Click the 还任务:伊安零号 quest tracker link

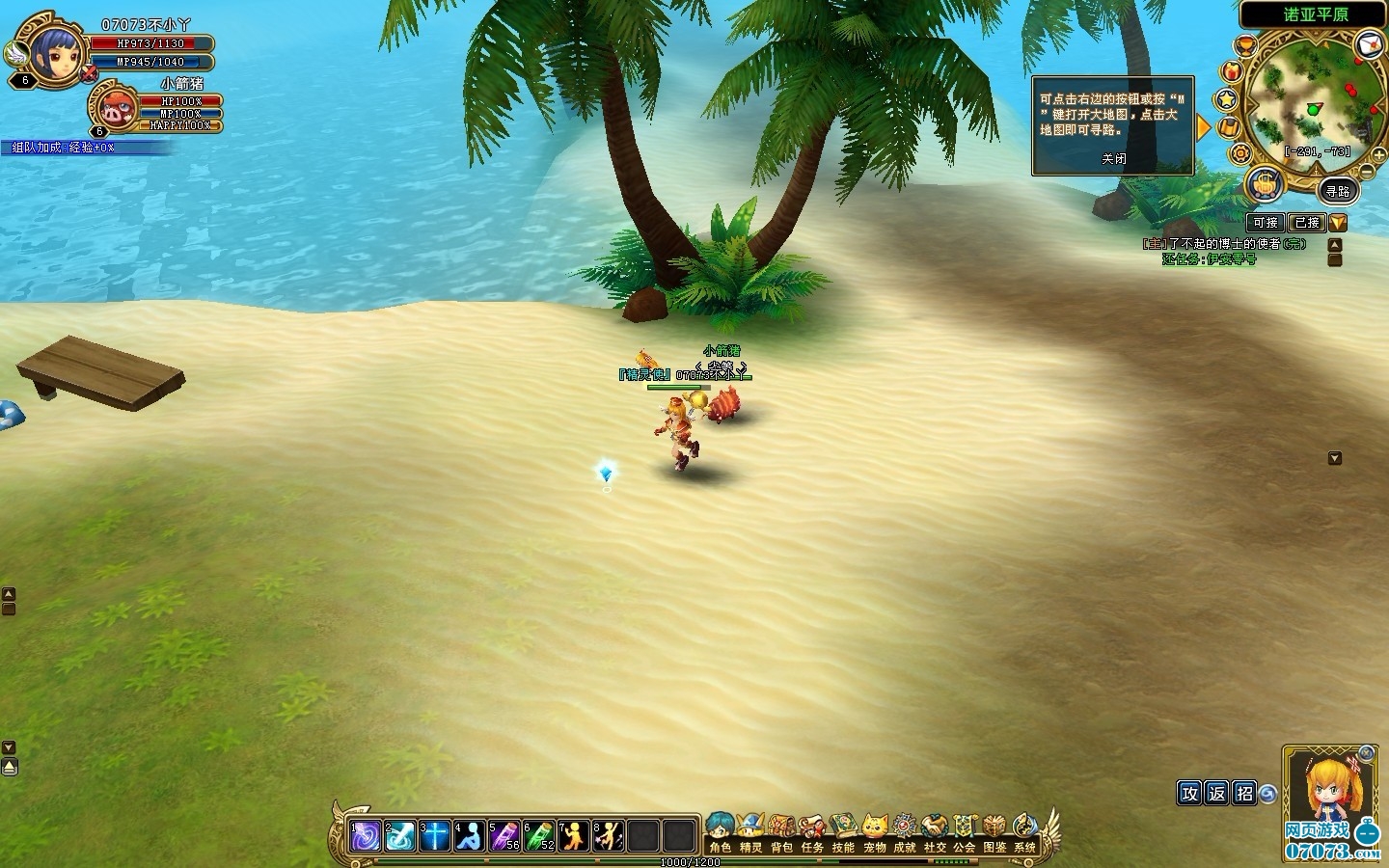click(x=1209, y=259)
